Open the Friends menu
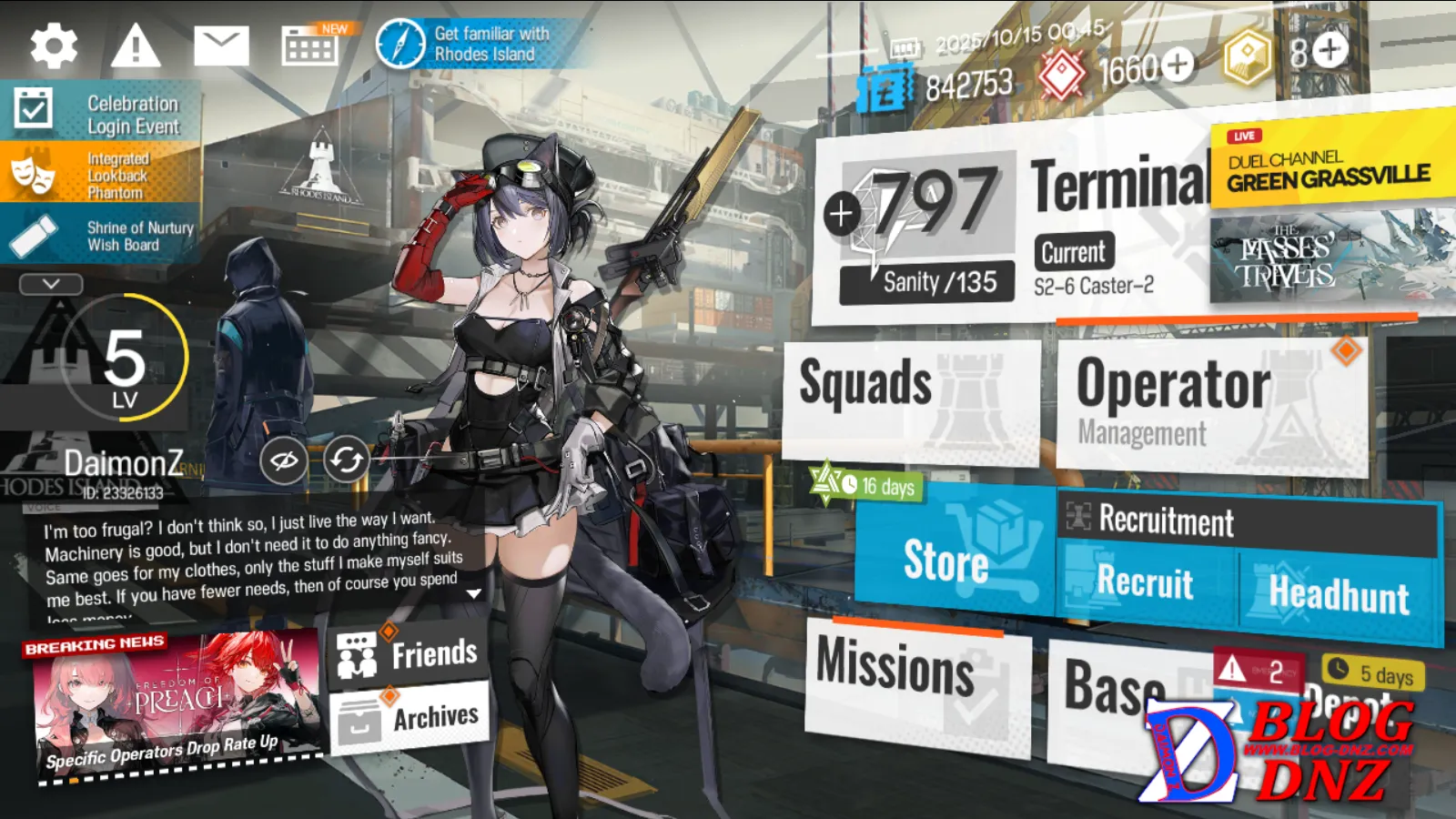Screen dimensions: 1456x819 coord(409,654)
